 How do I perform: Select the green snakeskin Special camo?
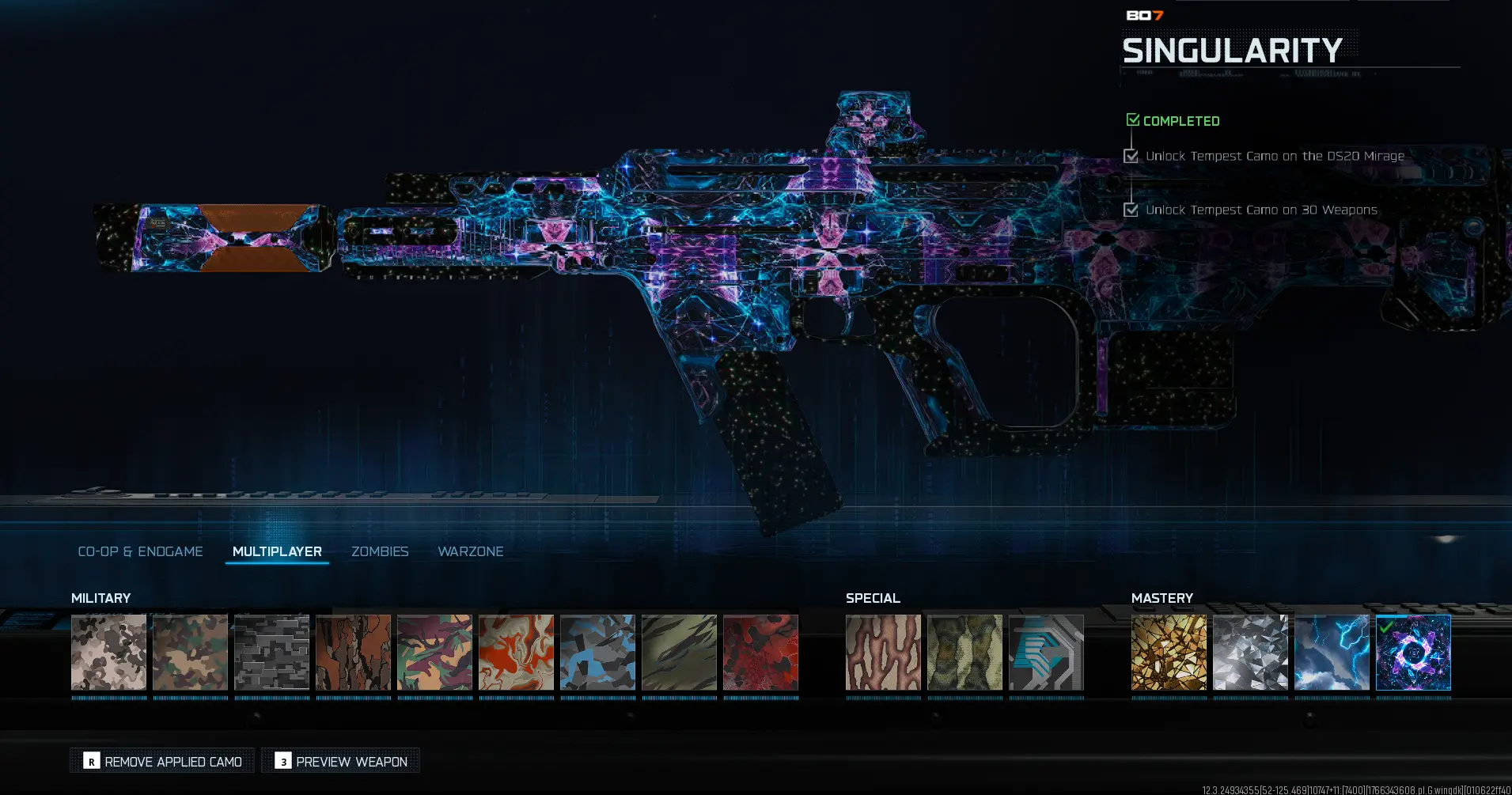point(964,653)
